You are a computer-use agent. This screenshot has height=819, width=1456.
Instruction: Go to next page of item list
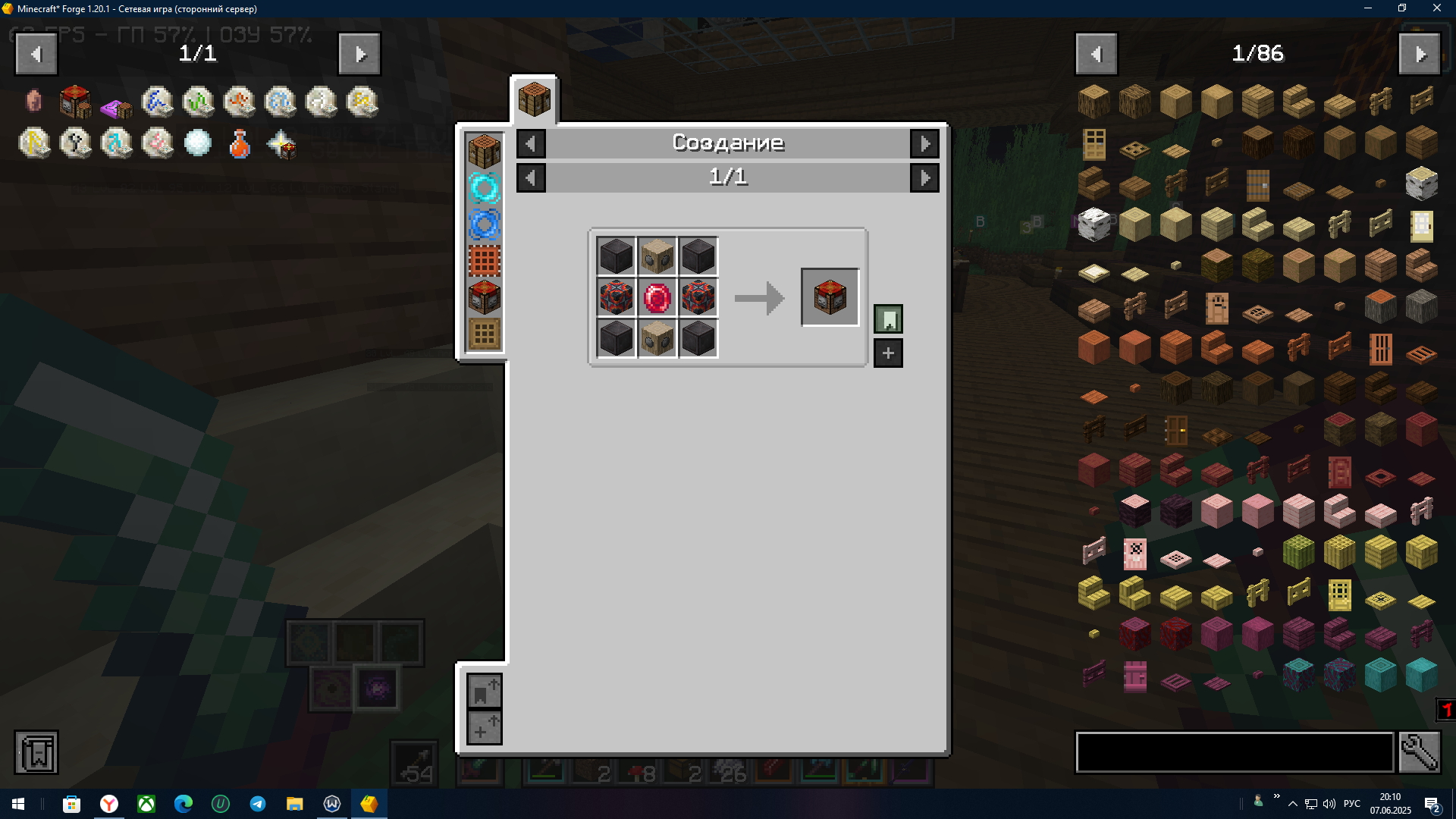[x=1420, y=54]
